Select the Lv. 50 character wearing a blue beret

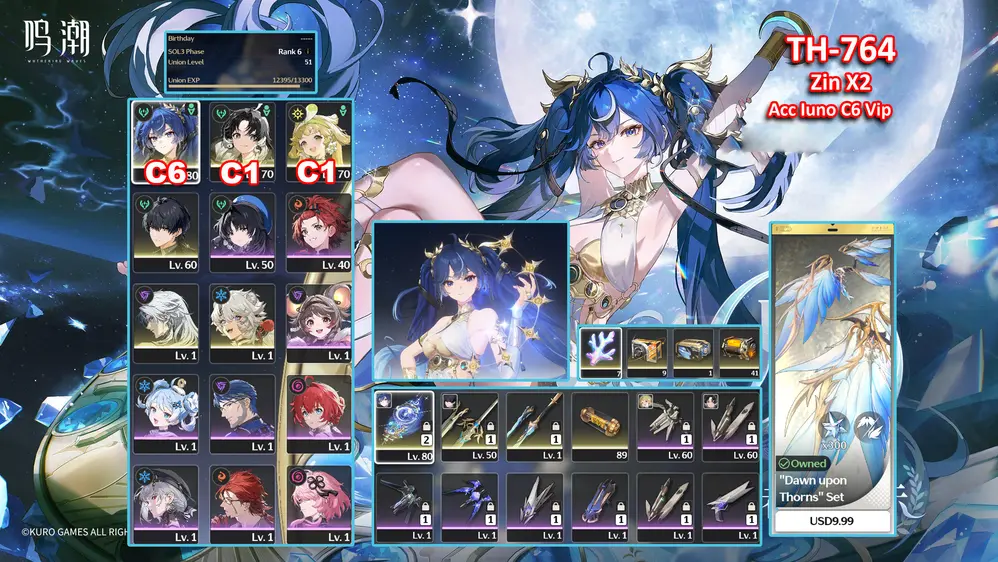pos(241,230)
